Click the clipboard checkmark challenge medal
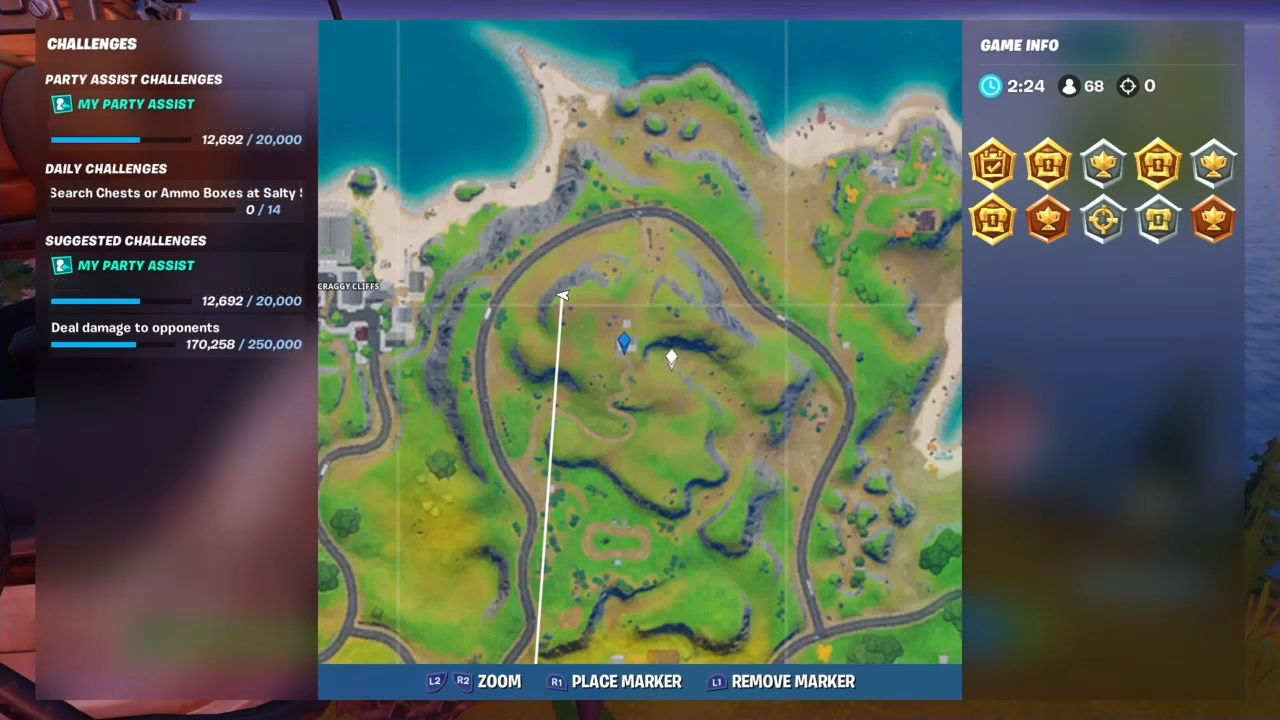This screenshot has width=1280, height=720. (x=992, y=165)
